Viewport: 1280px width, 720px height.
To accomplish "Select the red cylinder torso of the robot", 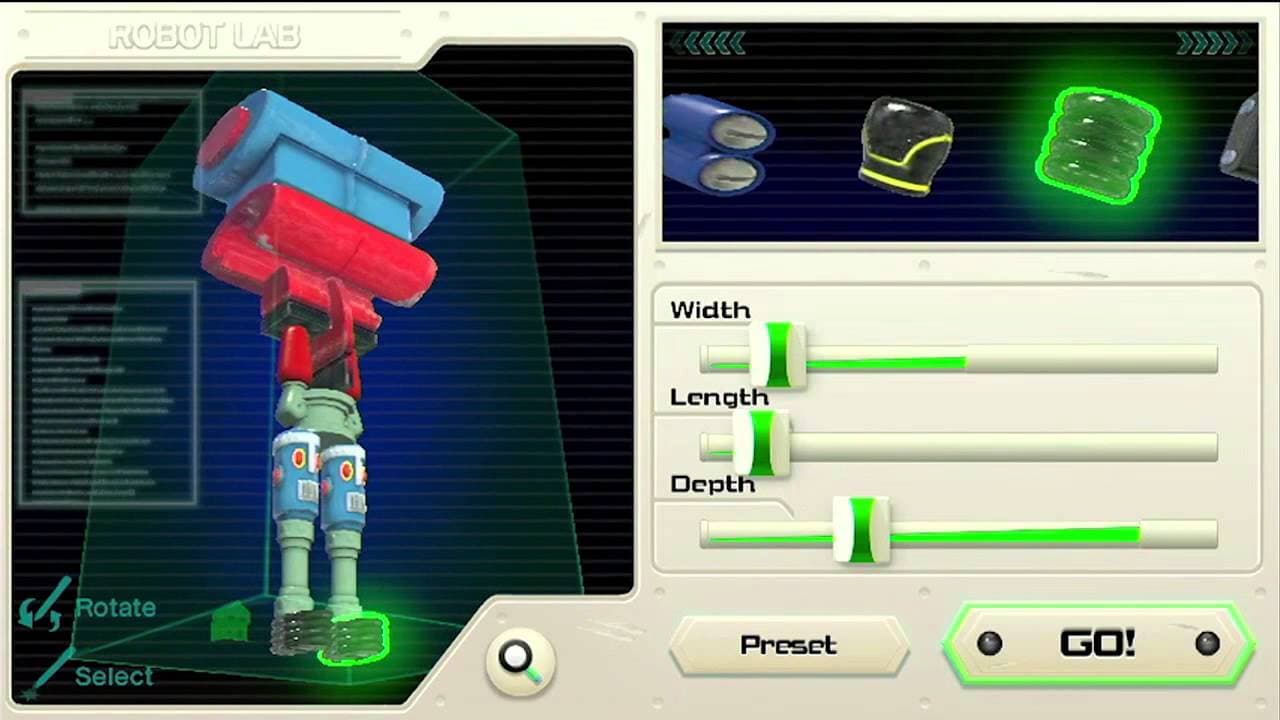I will tap(320, 255).
